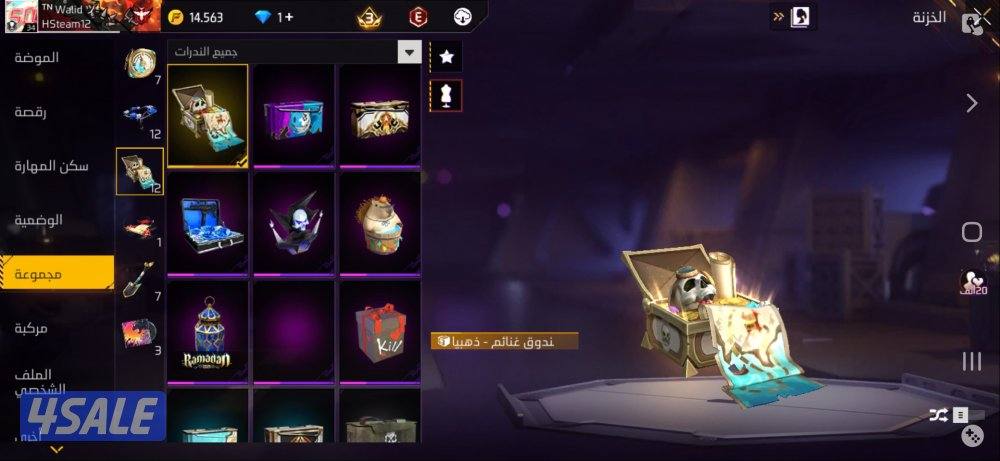Click the shuffle icon near the pedestal
Viewport: 1000px width, 461px height.
pyautogui.click(x=938, y=414)
